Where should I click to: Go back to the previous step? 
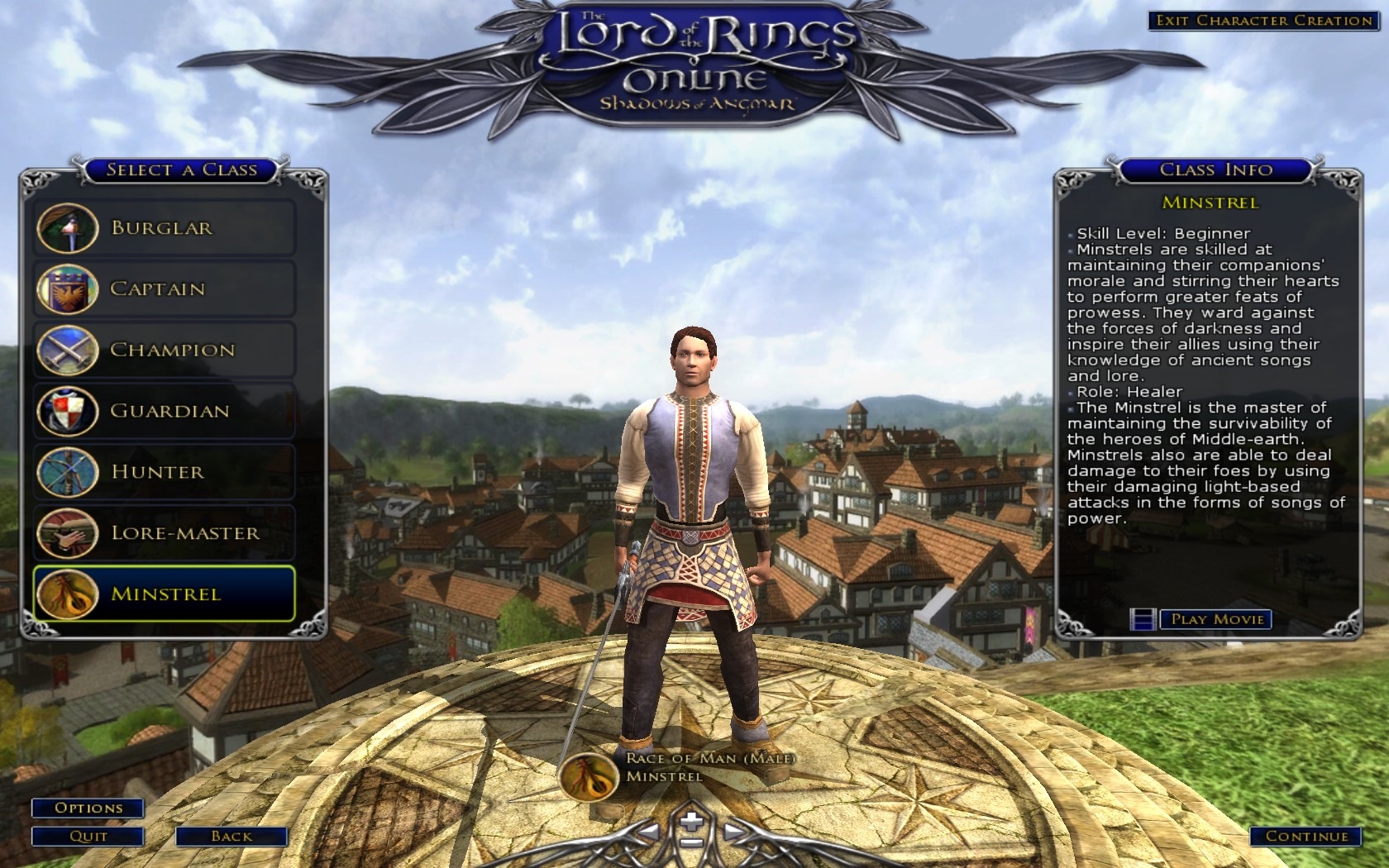pyautogui.click(x=231, y=836)
